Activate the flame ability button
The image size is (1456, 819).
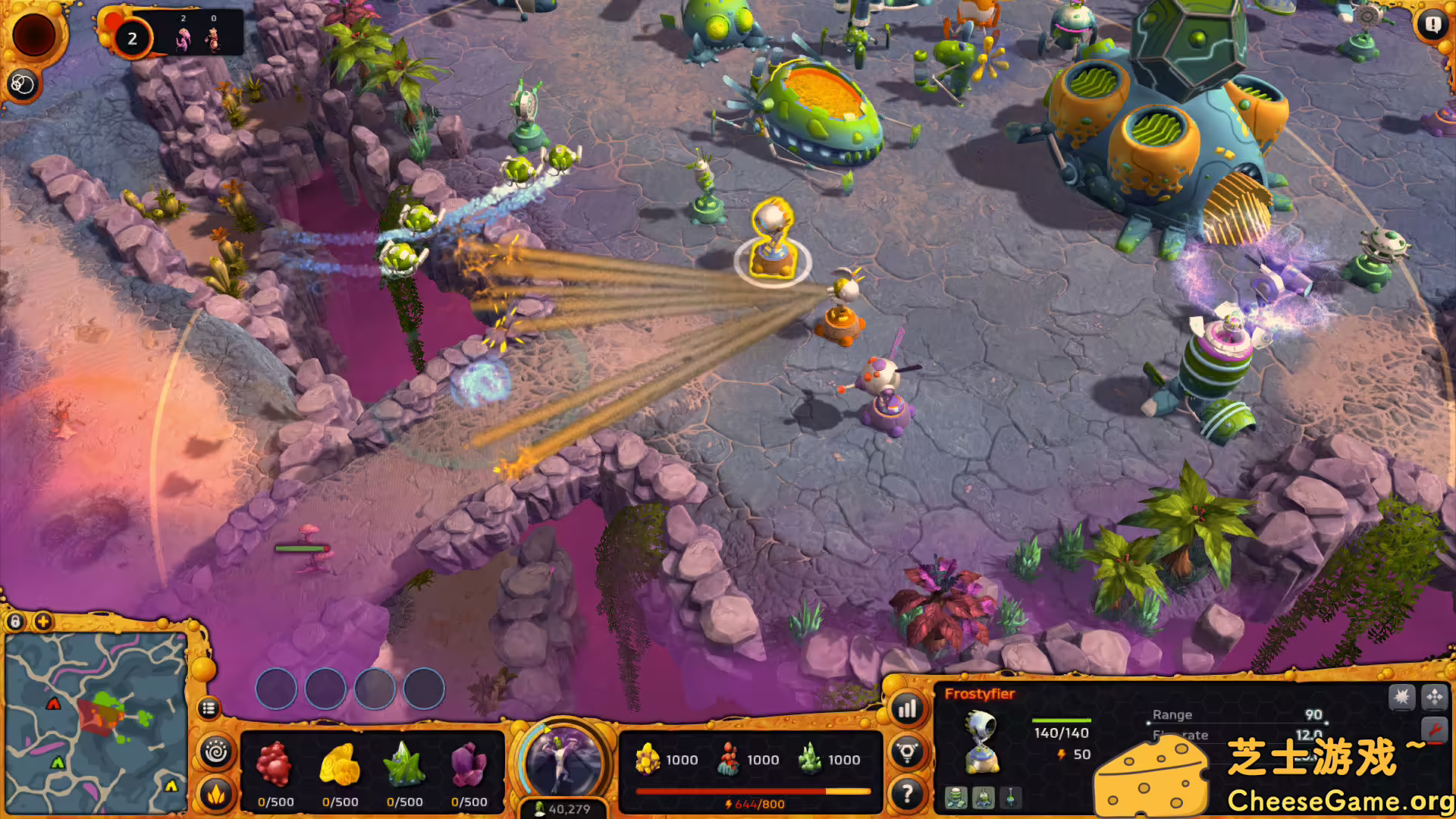coord(216,794)
